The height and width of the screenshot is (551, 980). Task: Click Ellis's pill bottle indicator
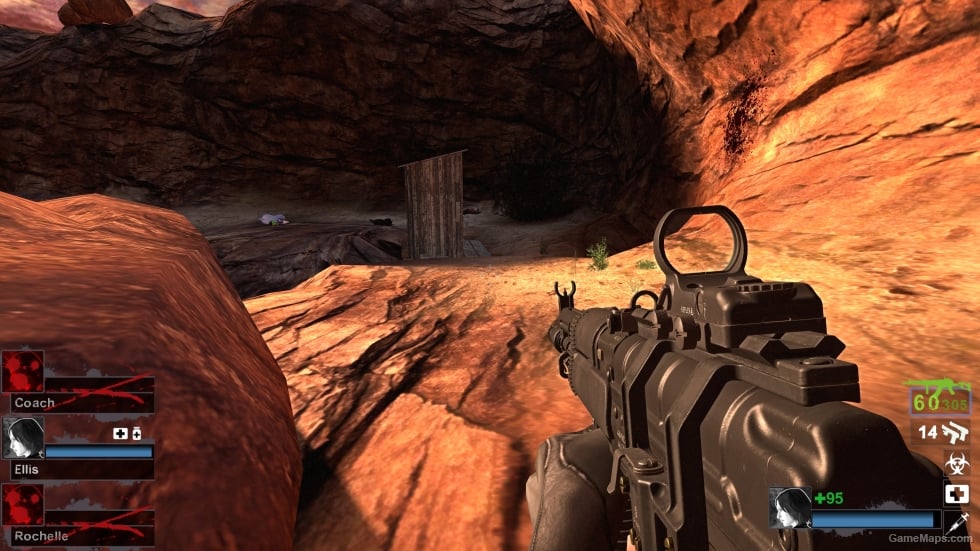coord(137,434)
